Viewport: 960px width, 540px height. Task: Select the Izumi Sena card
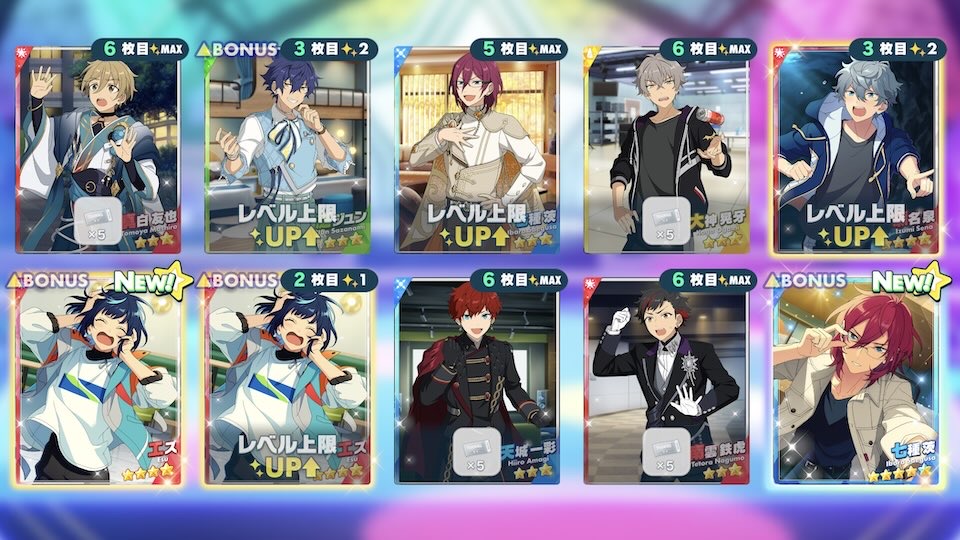coord(856,150)
